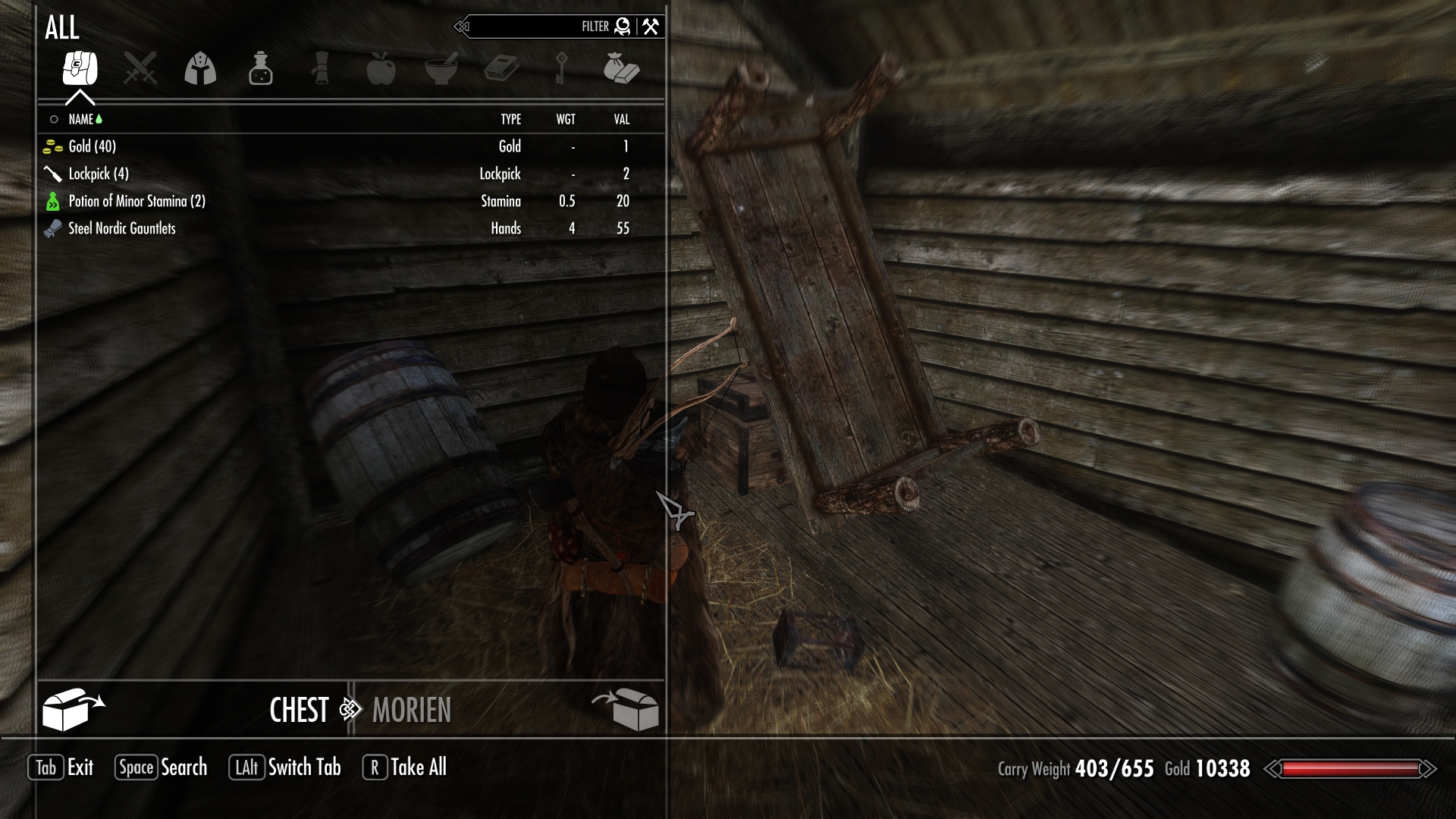Show the potions category tab
This screenshot has width=1456, height=819.
tap(260, 69)
